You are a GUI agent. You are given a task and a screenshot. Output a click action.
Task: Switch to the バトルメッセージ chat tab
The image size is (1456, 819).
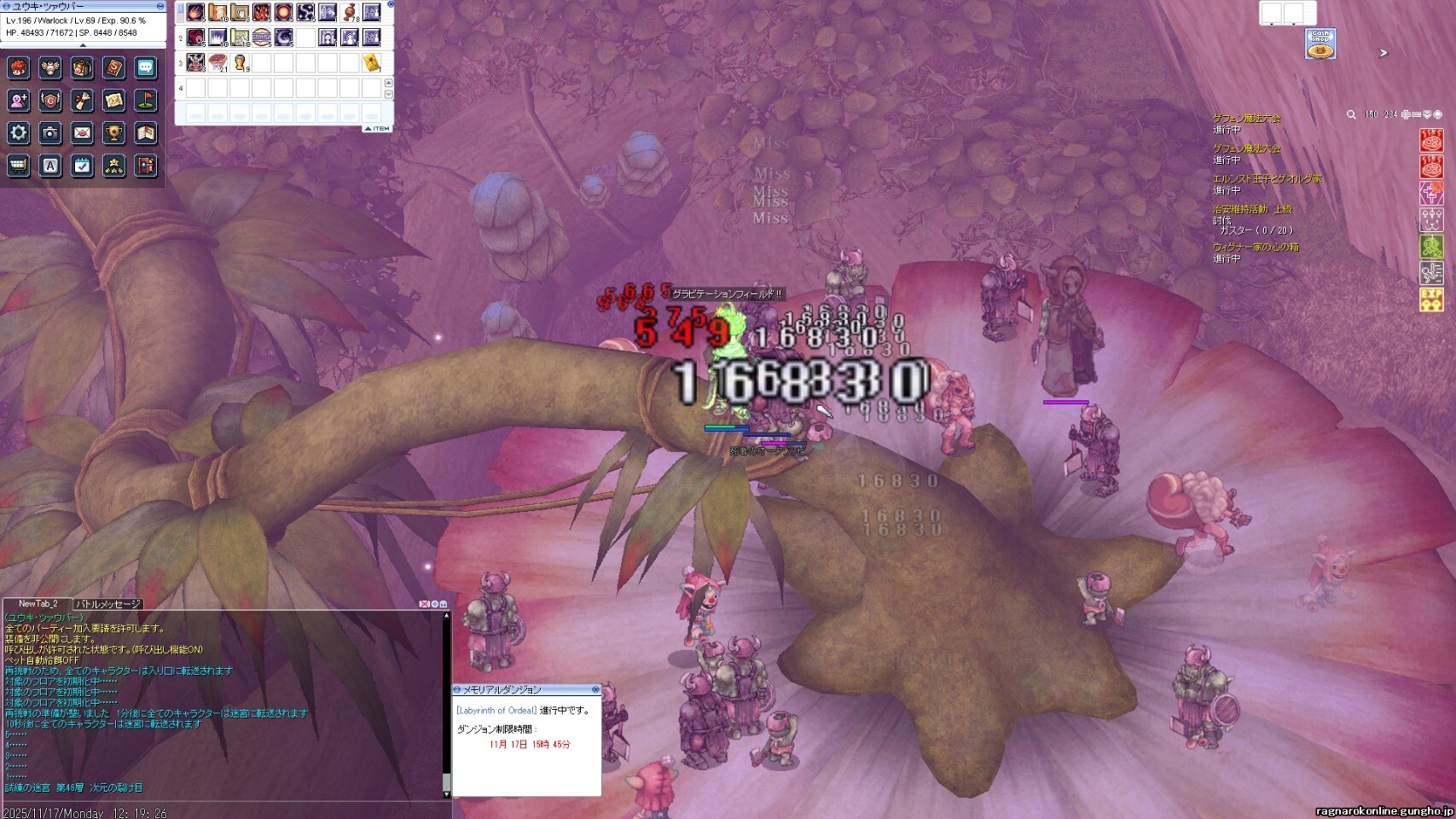pyautogui.click(x=108, y=604)
